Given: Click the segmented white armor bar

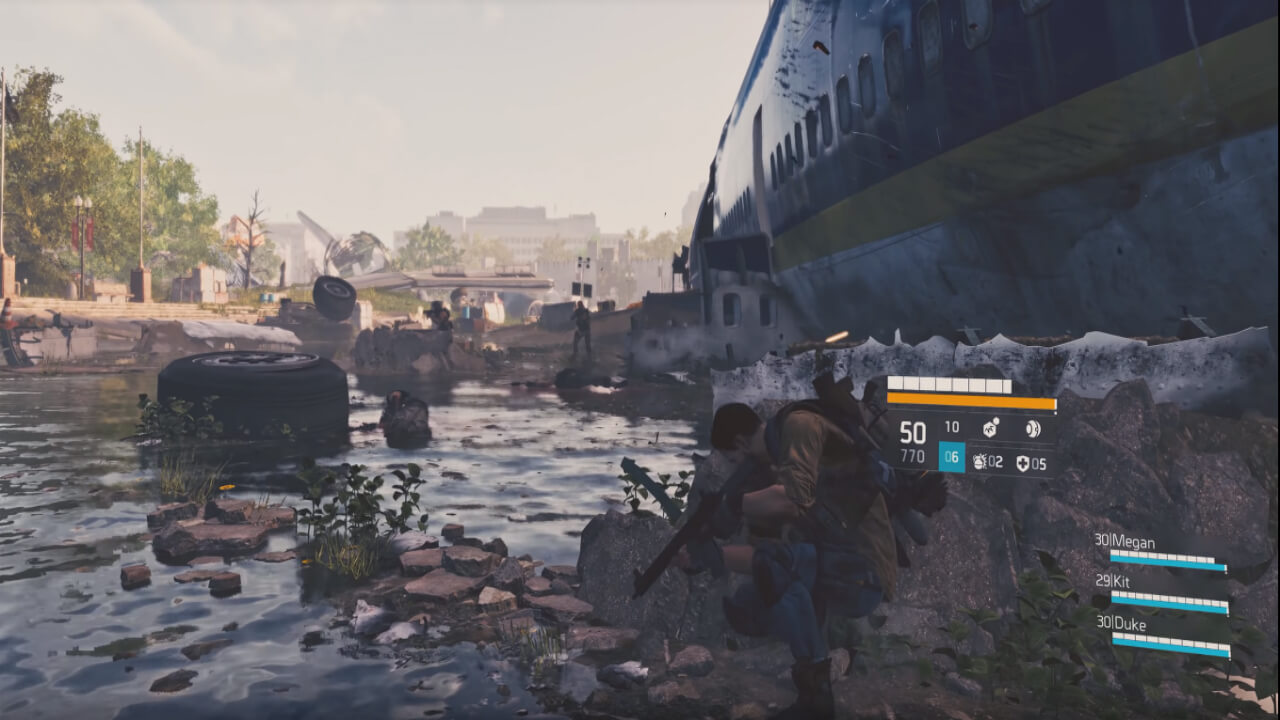Looking at the screenshot, I should pos(949,383).
